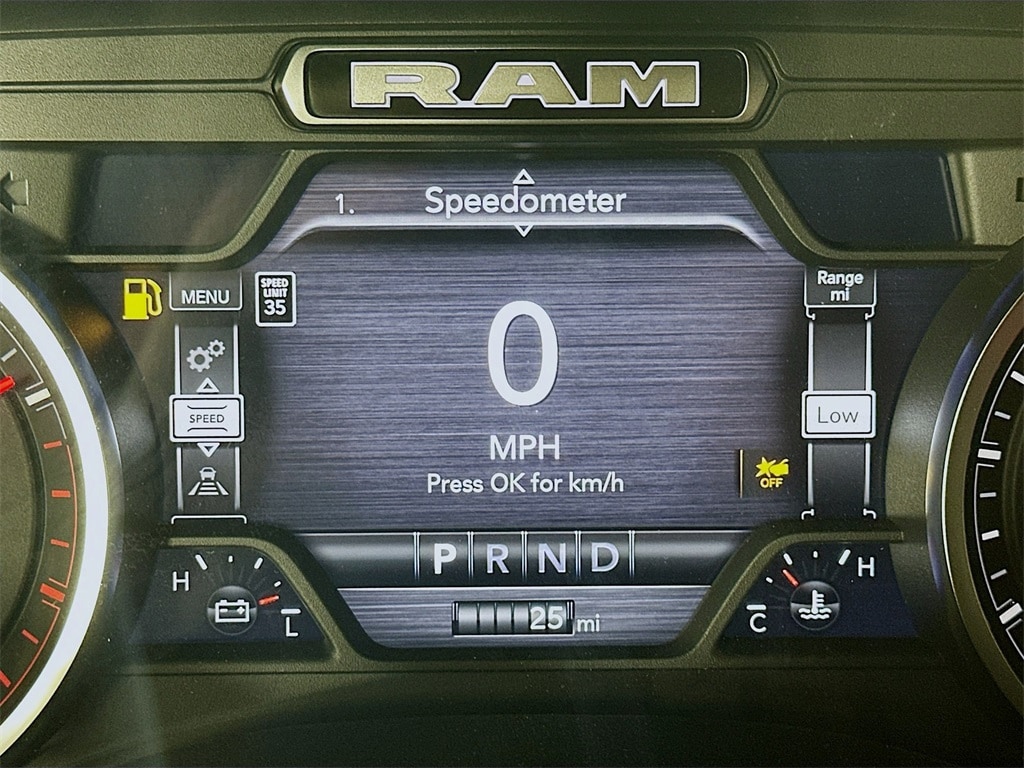Select the gears settings icon
Viewport: 1024px width, 768px height.
click(x=206, y=354)
